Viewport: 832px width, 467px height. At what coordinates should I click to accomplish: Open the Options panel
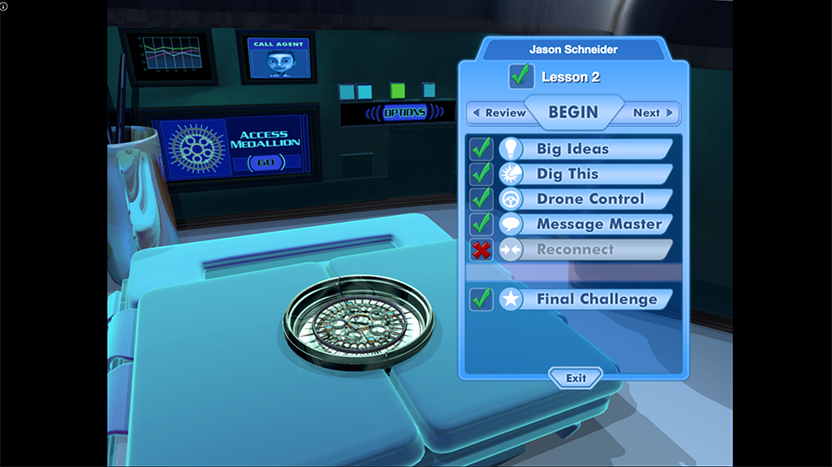click(404, 113)
